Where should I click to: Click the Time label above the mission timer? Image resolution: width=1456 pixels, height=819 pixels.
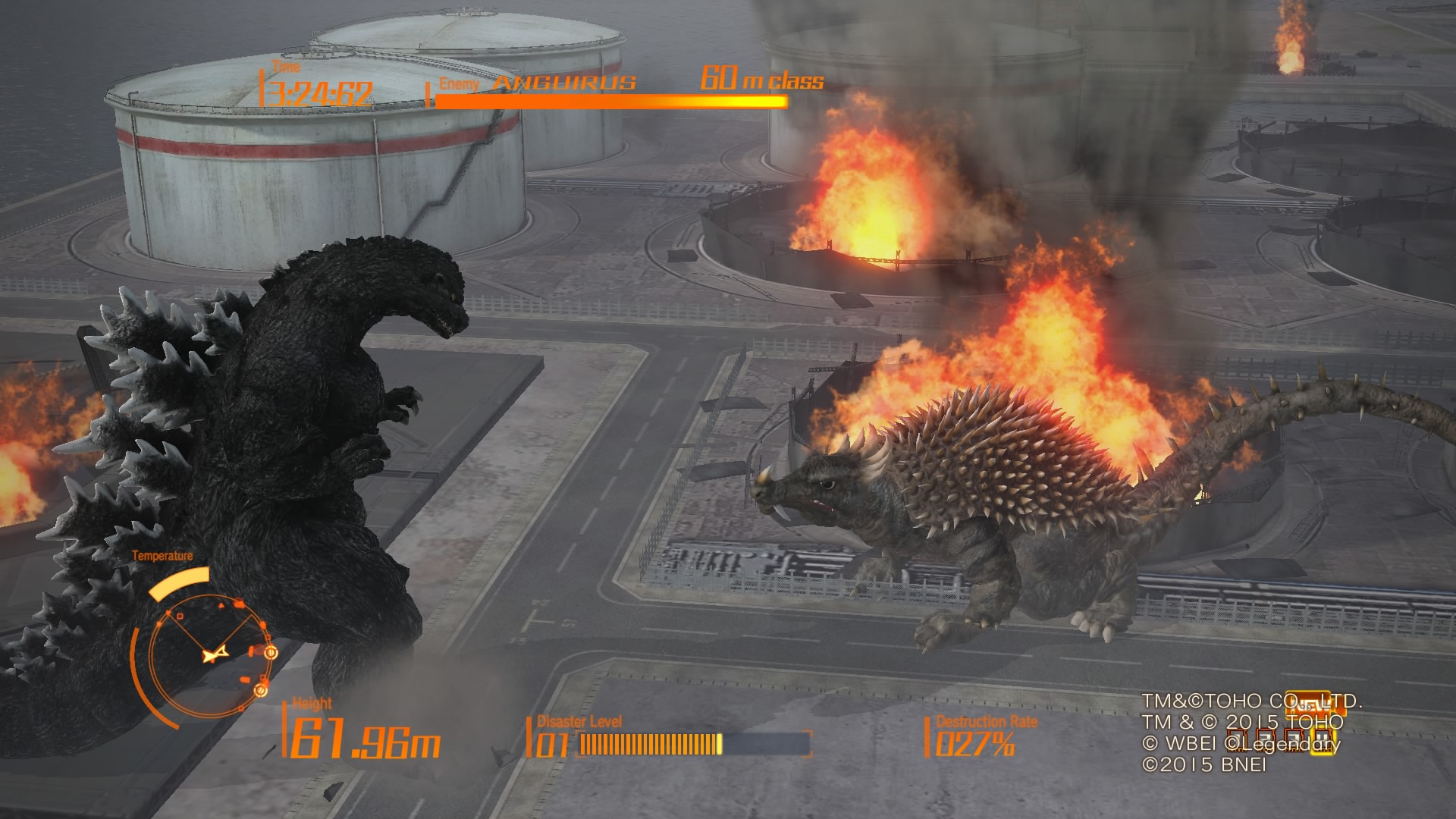click(x=284, y=67)
